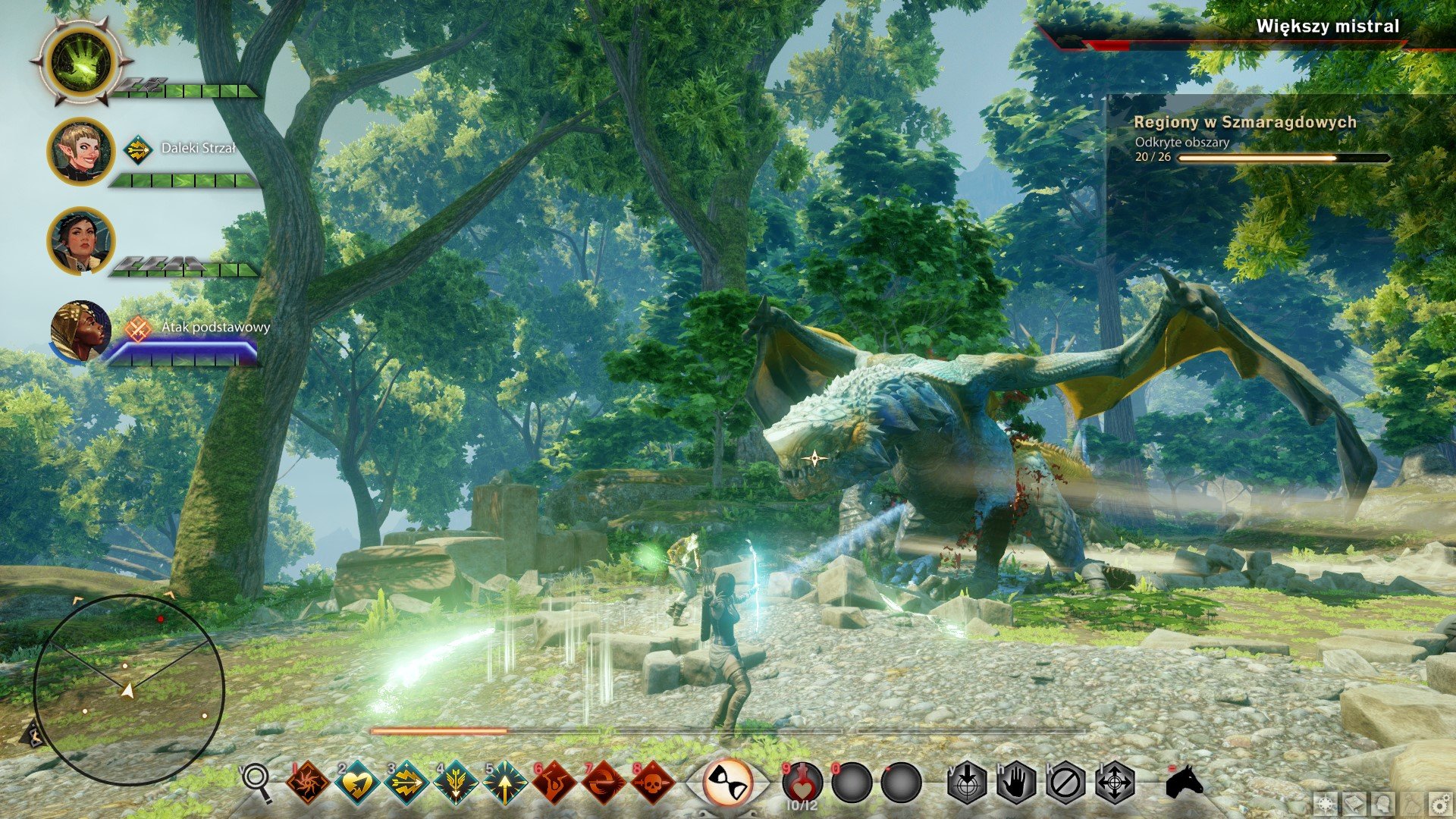The image size is (1456, 819).
Task: Open the minimap
Action: (x=129, y=689)
